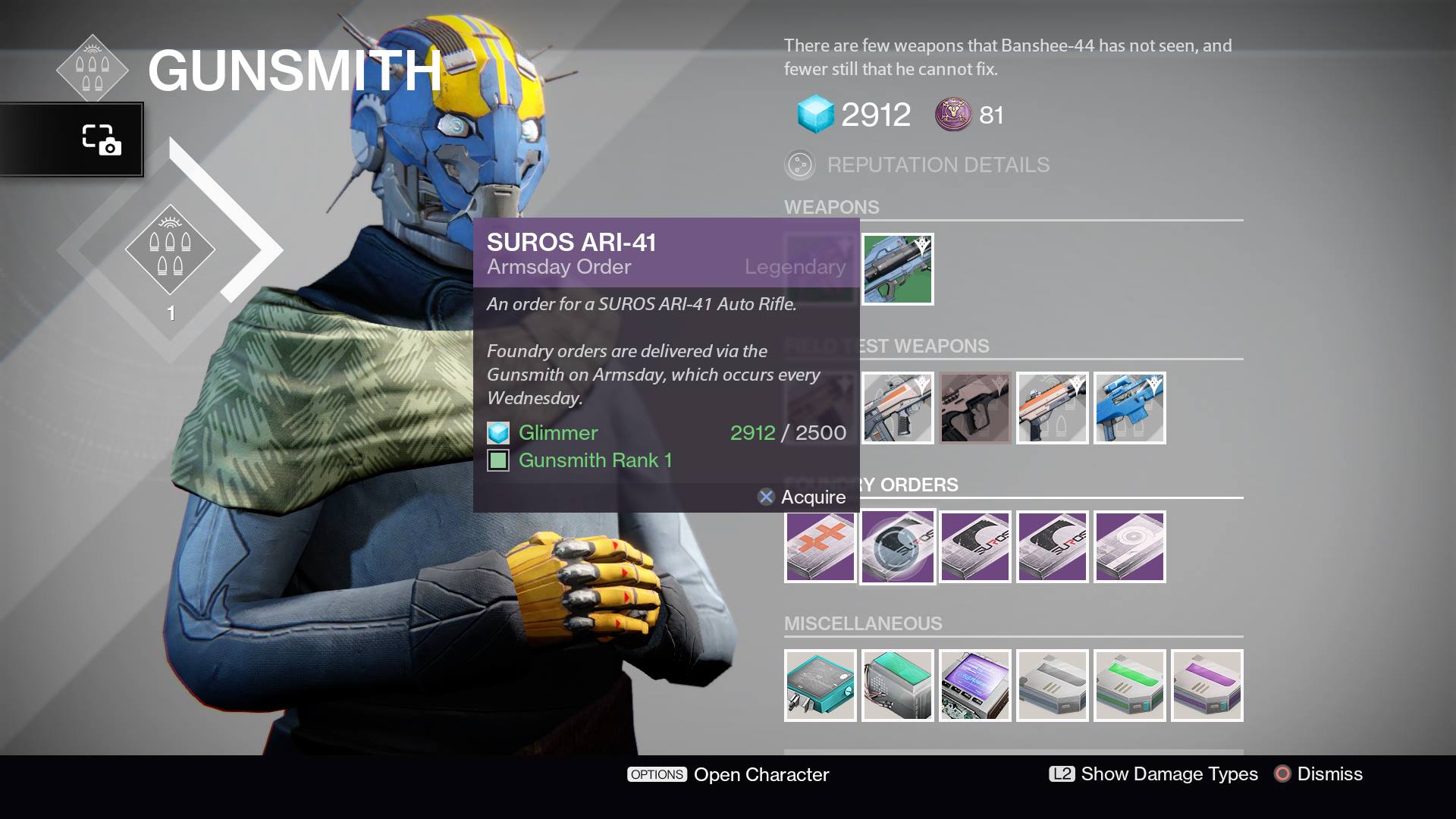Select the orange Hakke field test rifle
This screenshot has height=819, width=1456.
tap(897, 408)
